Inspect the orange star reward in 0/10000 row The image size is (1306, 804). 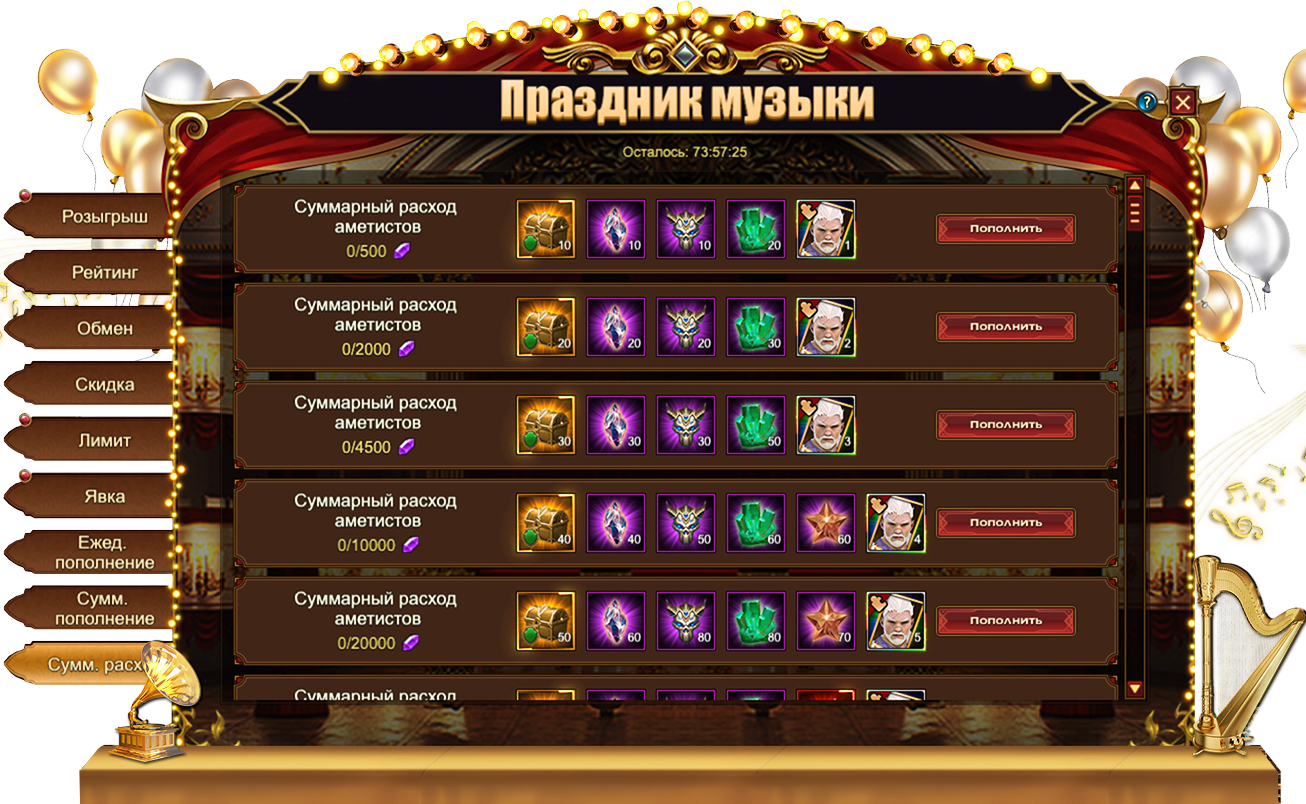tap(826, 523)
